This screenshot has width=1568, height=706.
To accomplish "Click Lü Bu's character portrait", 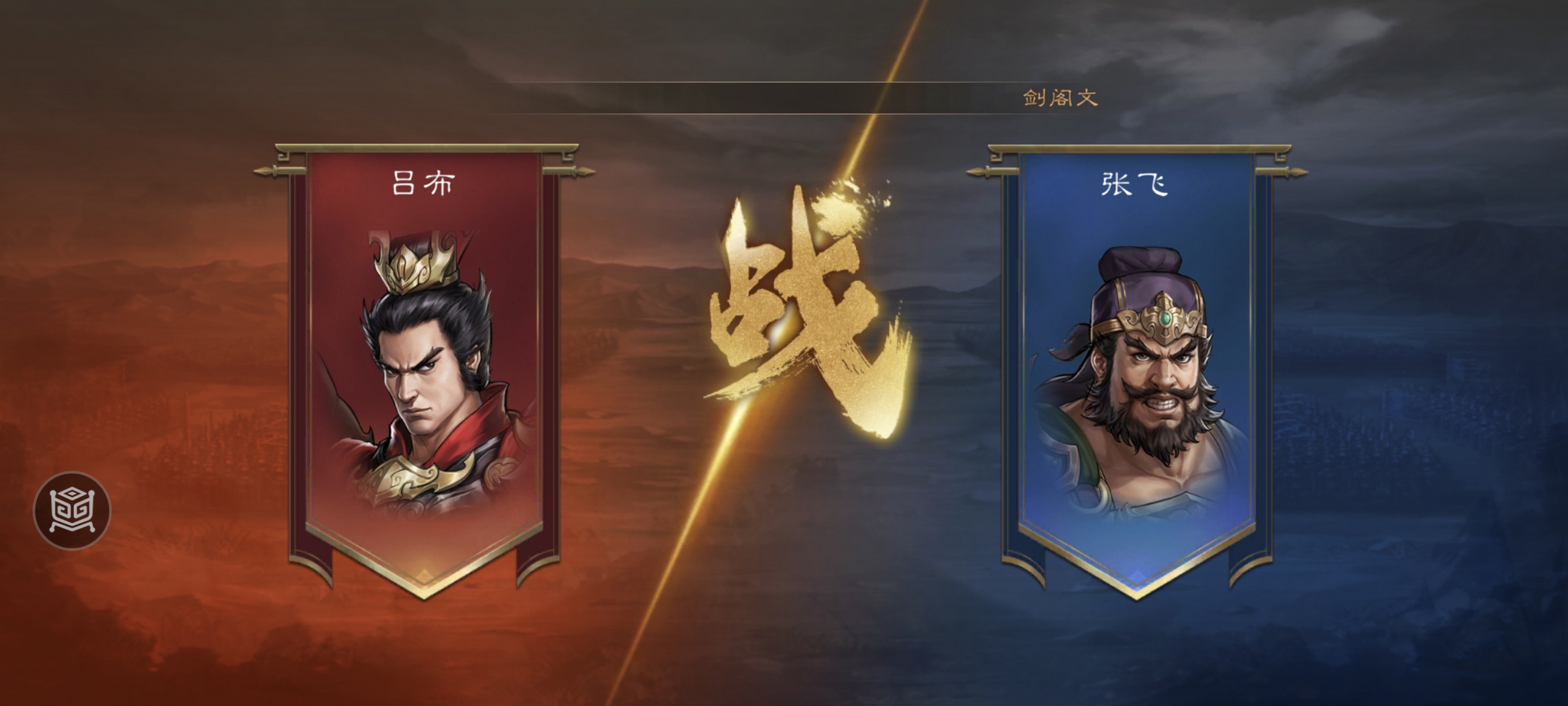I will point(423,373).
